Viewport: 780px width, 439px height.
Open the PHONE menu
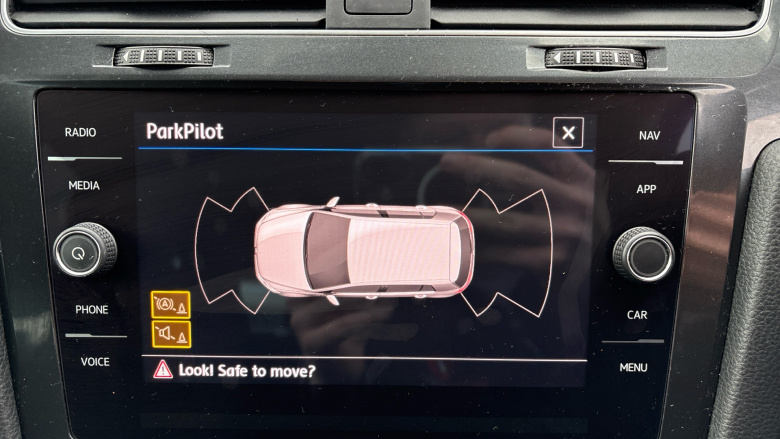[x=92, y=310]
